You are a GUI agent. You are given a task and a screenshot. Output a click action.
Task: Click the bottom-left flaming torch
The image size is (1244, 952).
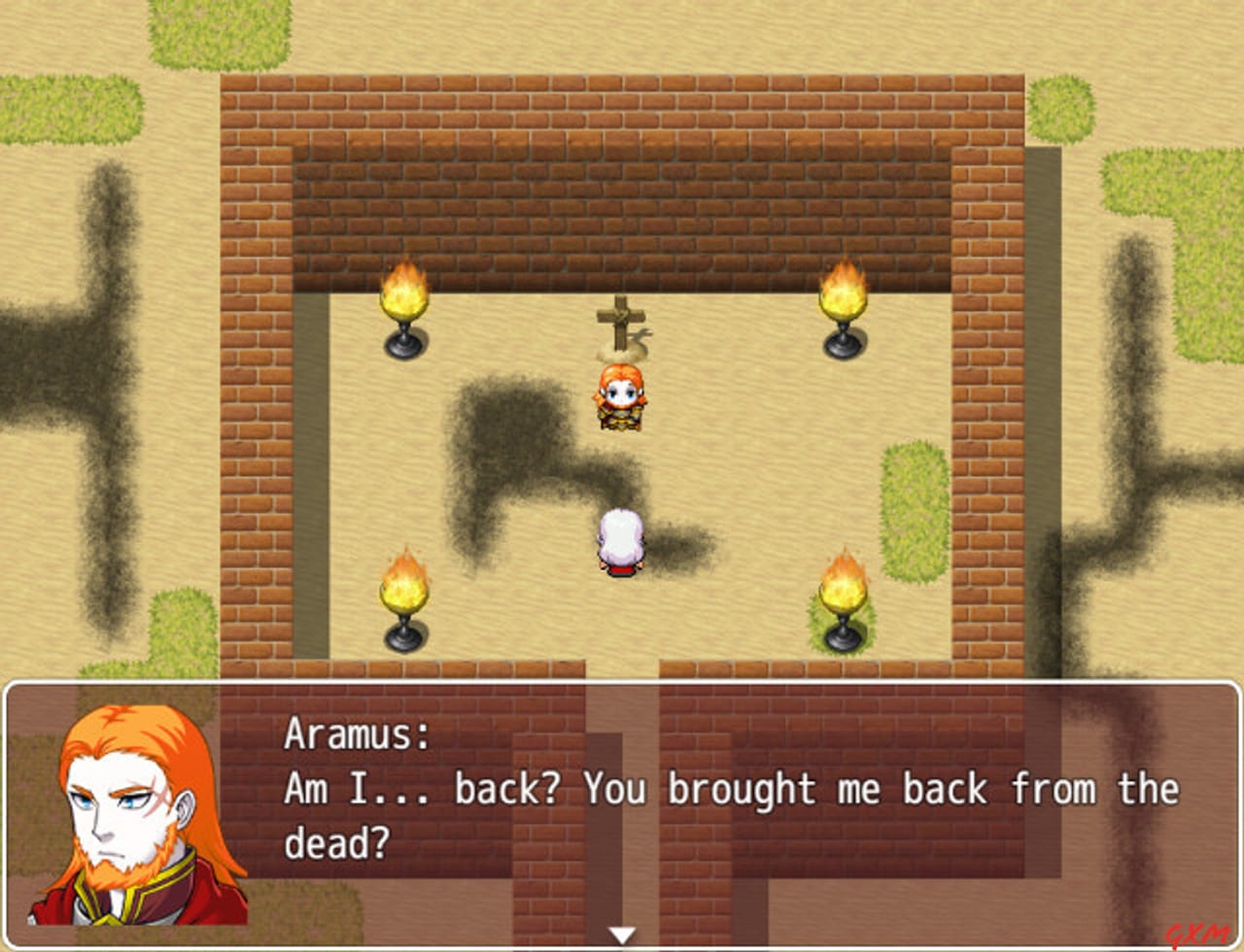point(403,597)
